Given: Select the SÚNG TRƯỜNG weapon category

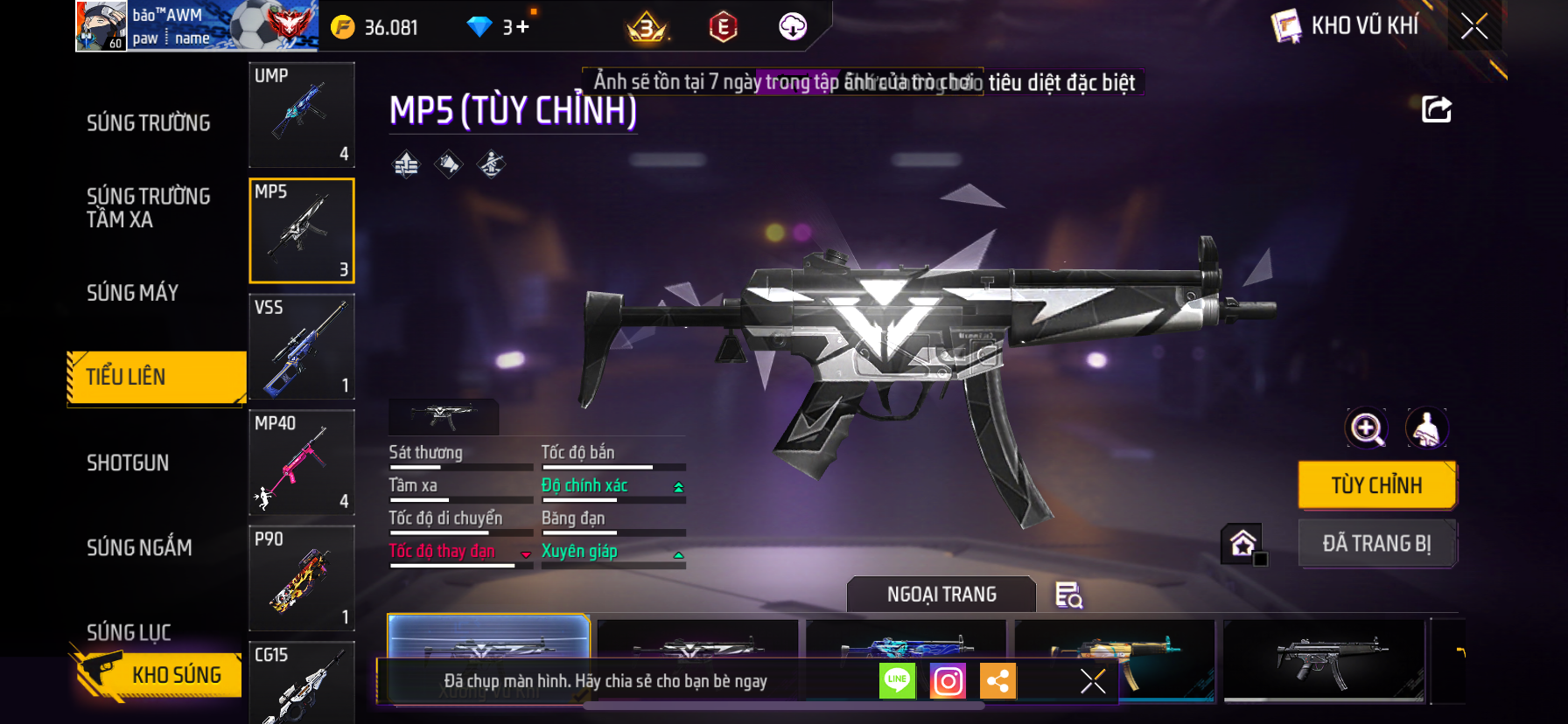Looking at the screenshot, I should coord(149,123).
